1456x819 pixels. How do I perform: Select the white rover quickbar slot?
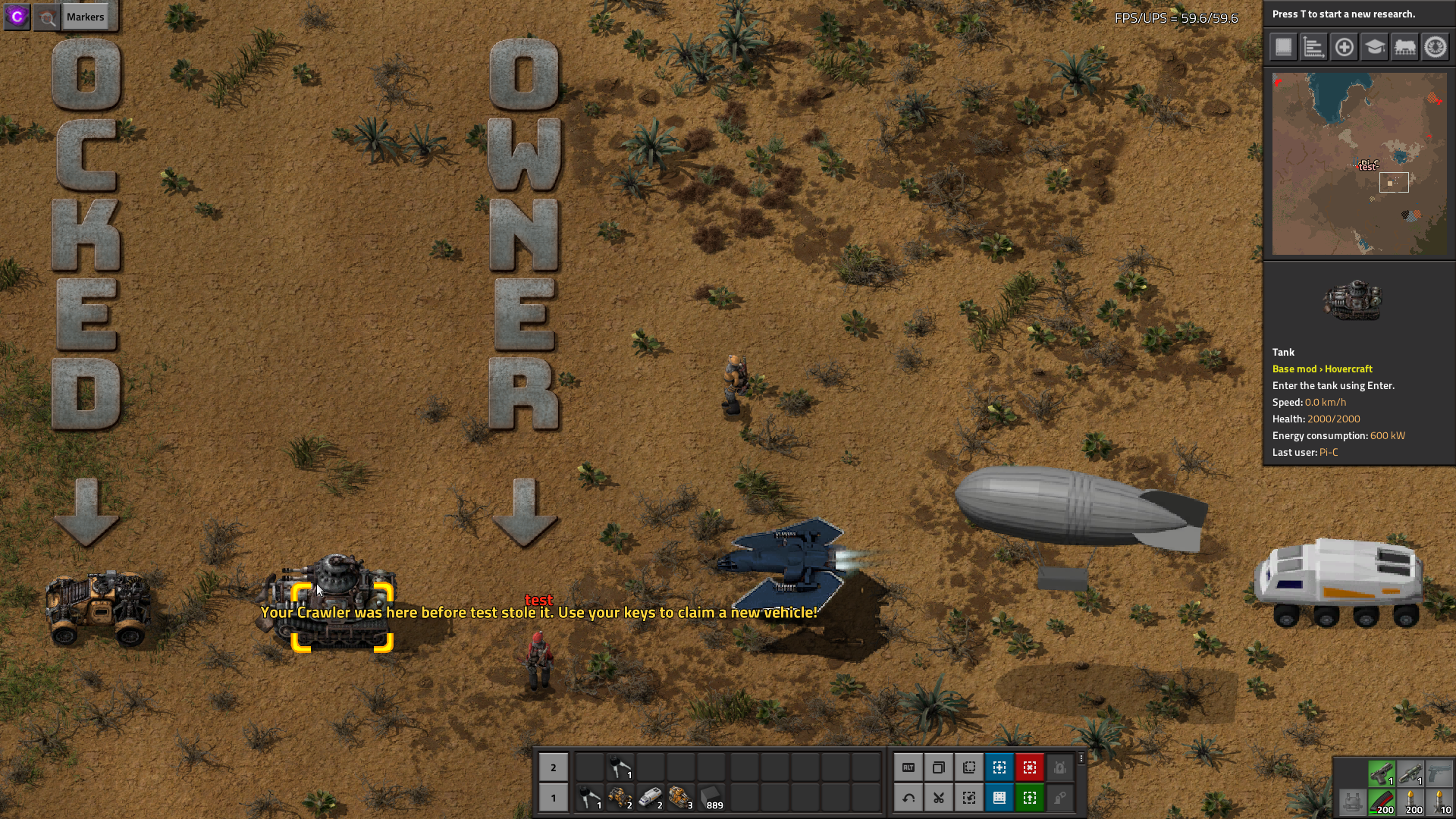651,798
